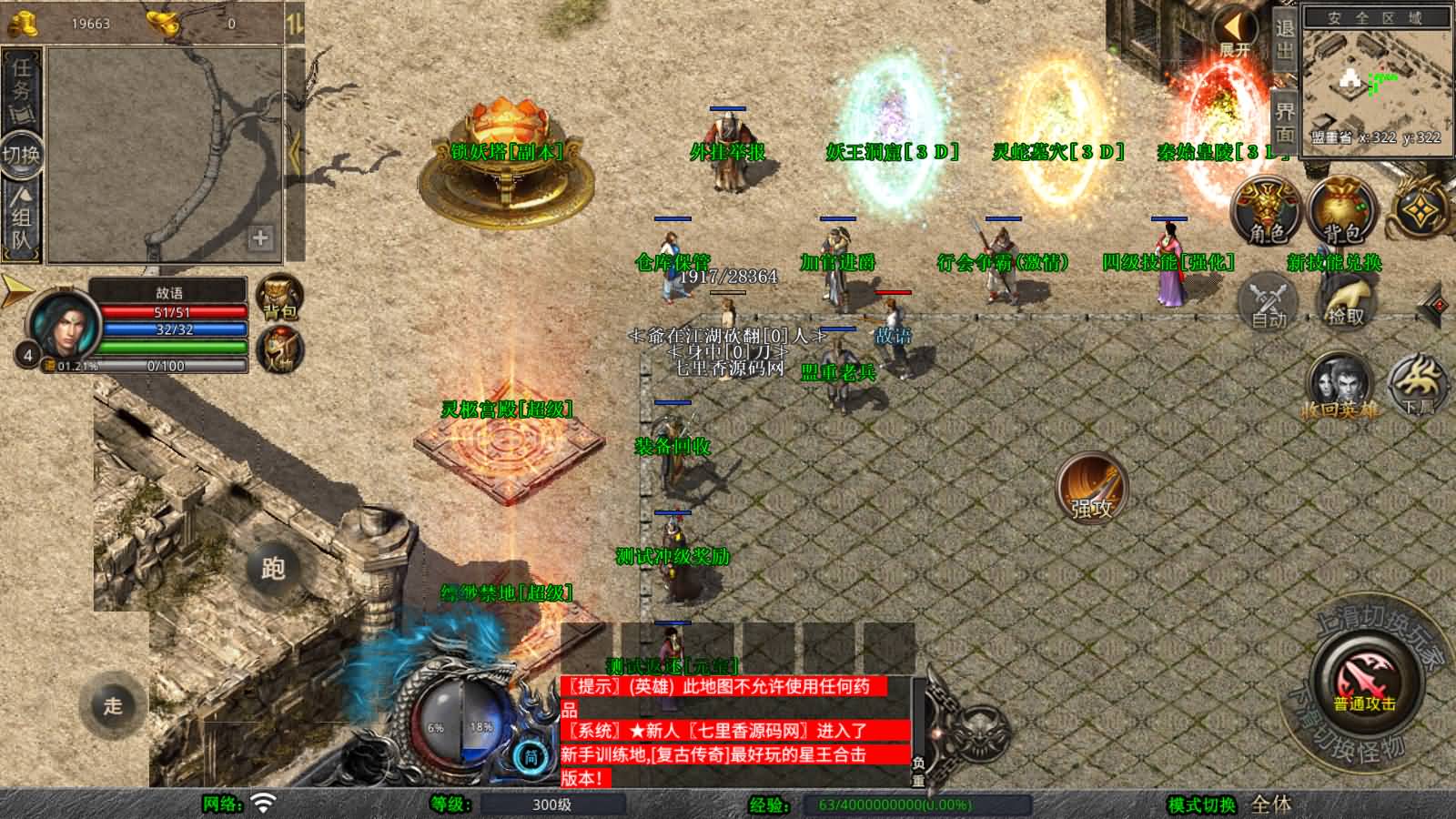Screen dimensions: 1456x819
Task: Toggle 模式切换 attack mode from 全体
Action: [1269, 805]
